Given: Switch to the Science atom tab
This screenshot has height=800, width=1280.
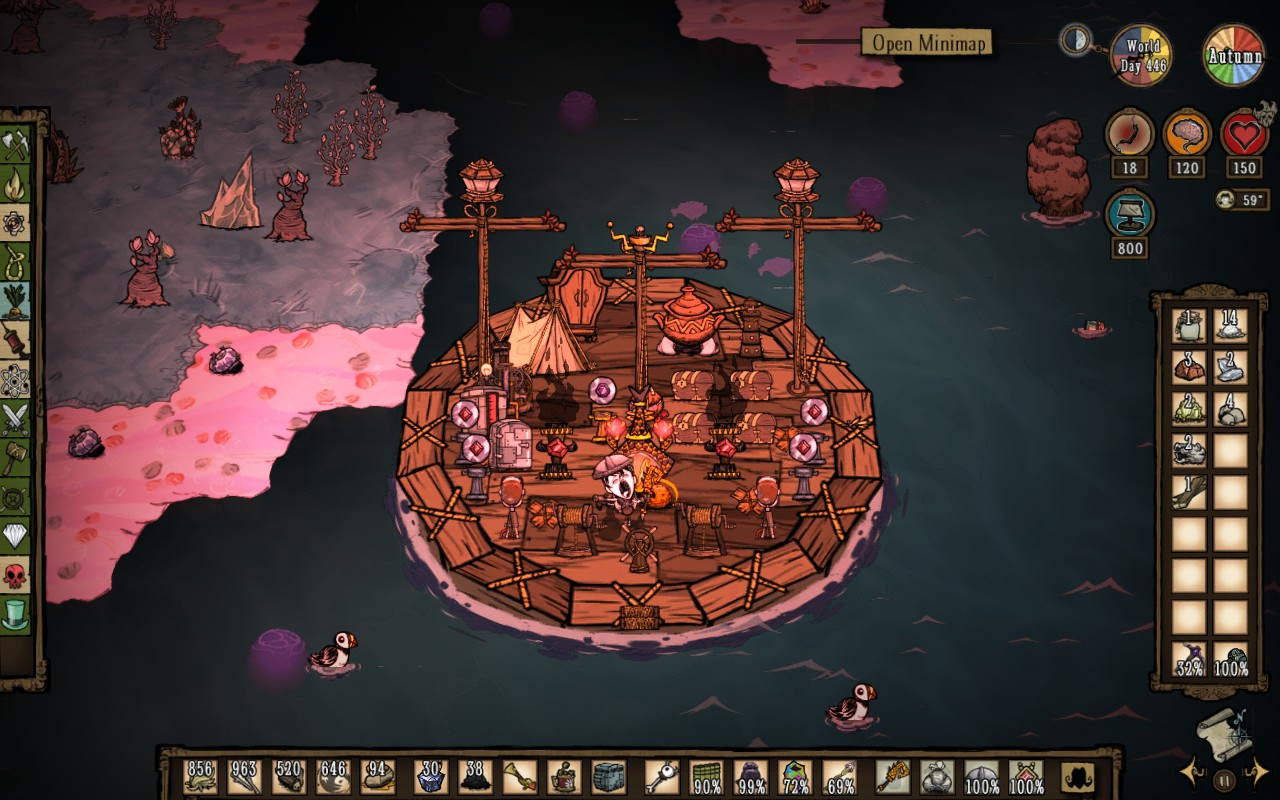Looking at the screenshot, I should point(16,380).
